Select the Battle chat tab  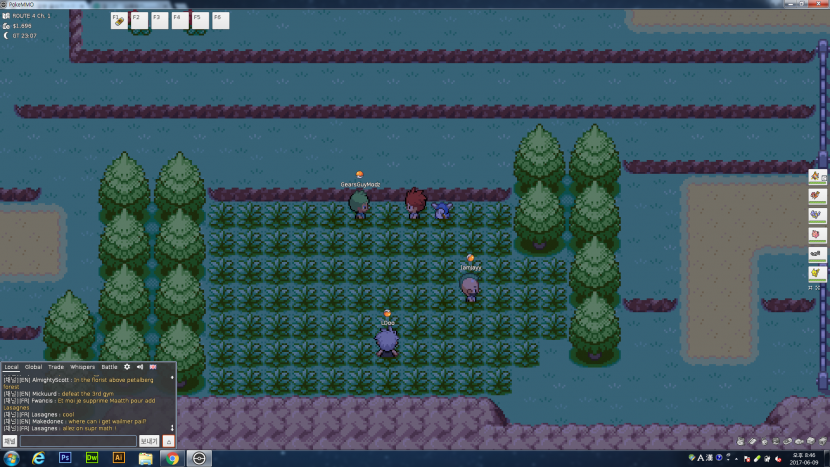point(109,367)
